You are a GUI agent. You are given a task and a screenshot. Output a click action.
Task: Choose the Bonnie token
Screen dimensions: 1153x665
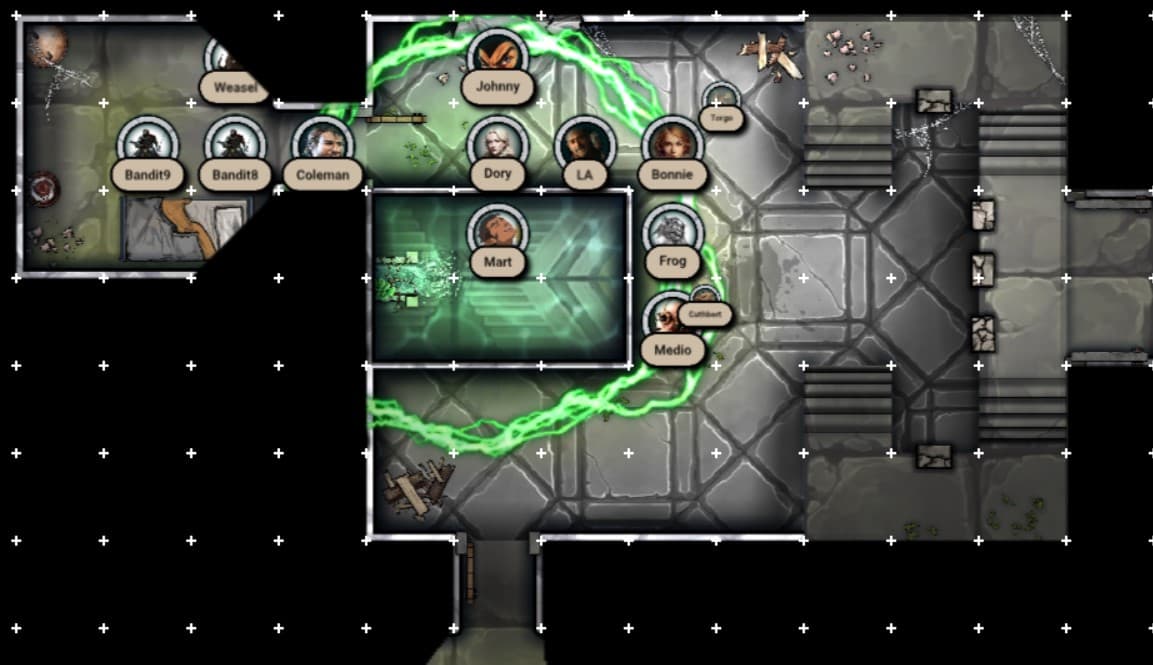671,143
